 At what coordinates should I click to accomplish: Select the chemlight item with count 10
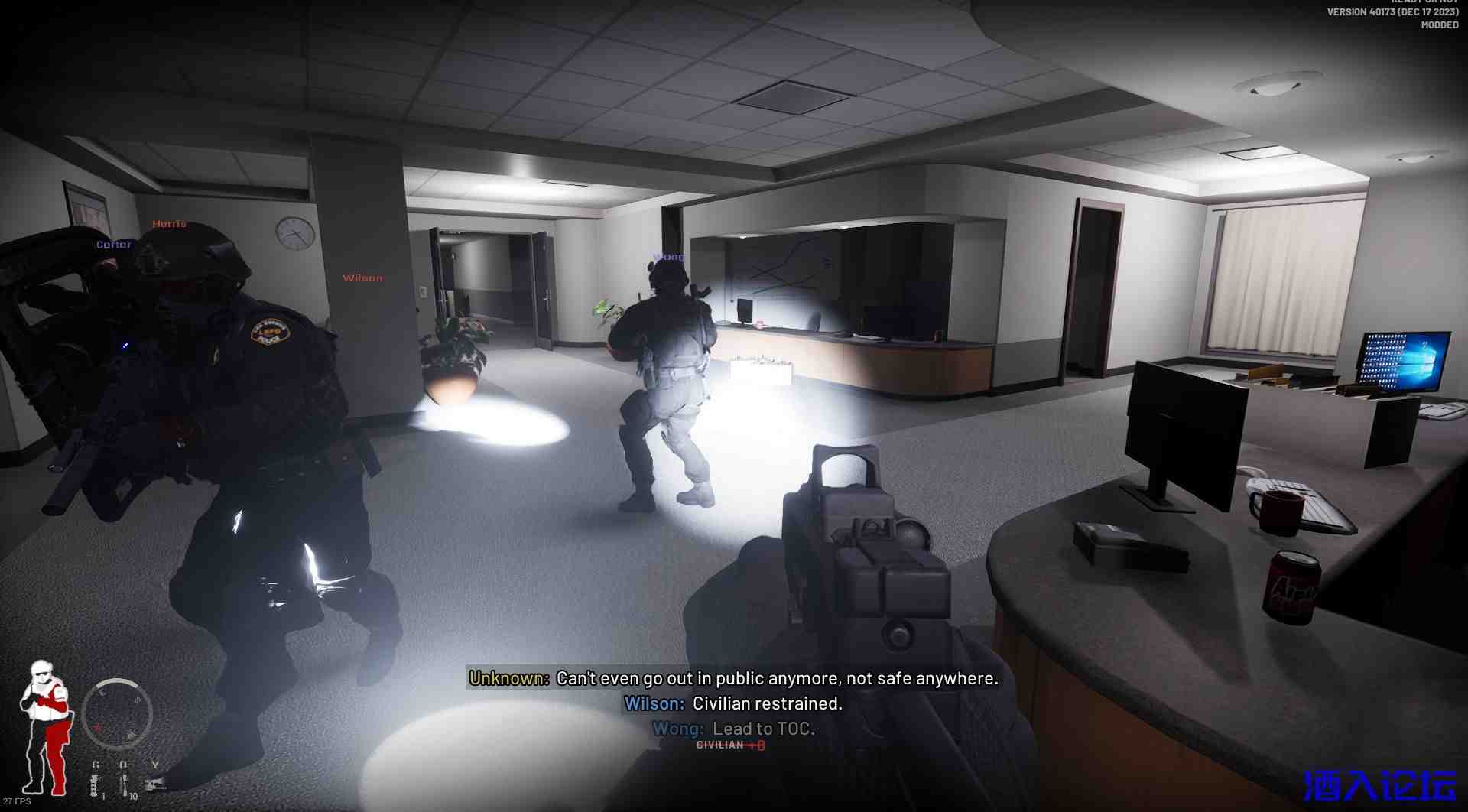coord(124,785)
